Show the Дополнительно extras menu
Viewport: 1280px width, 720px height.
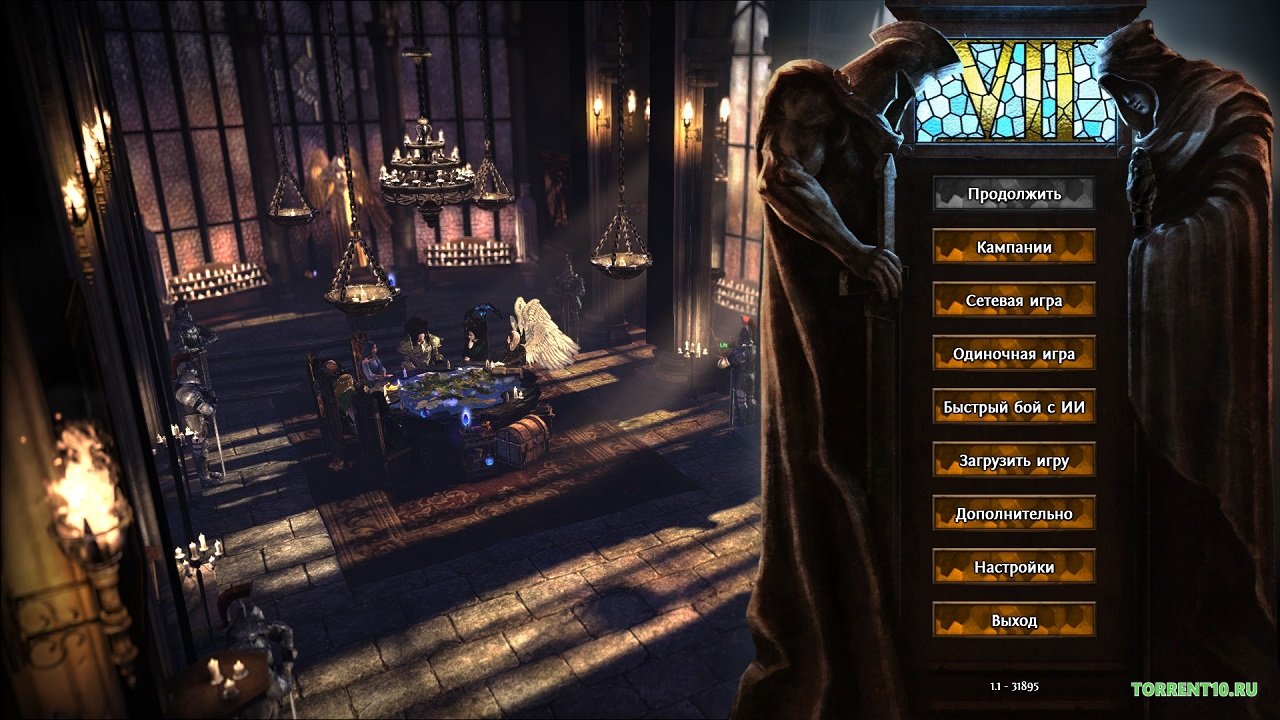[1014, 513]
